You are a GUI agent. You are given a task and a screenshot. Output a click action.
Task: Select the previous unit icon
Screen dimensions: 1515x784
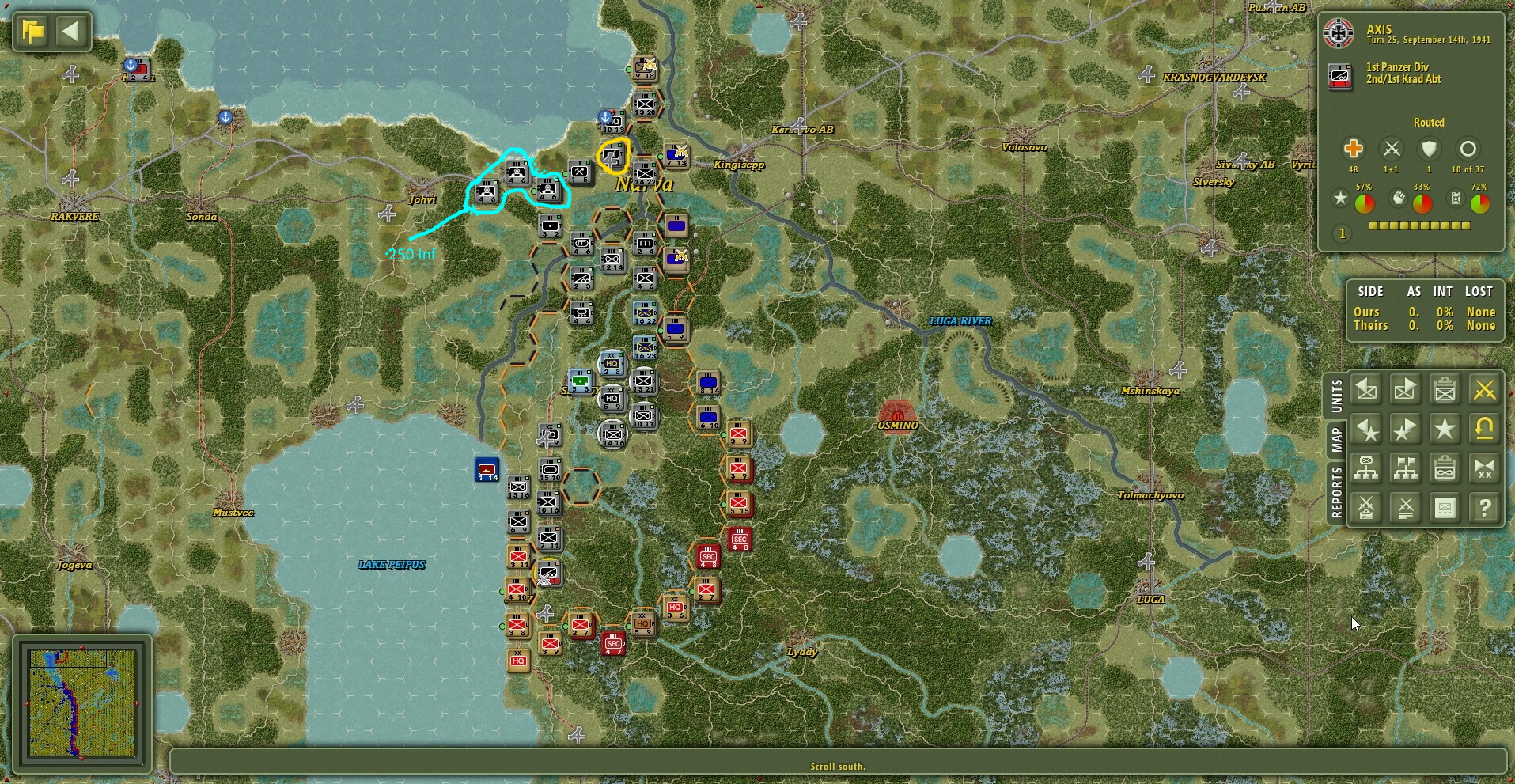click(1366, 389)
